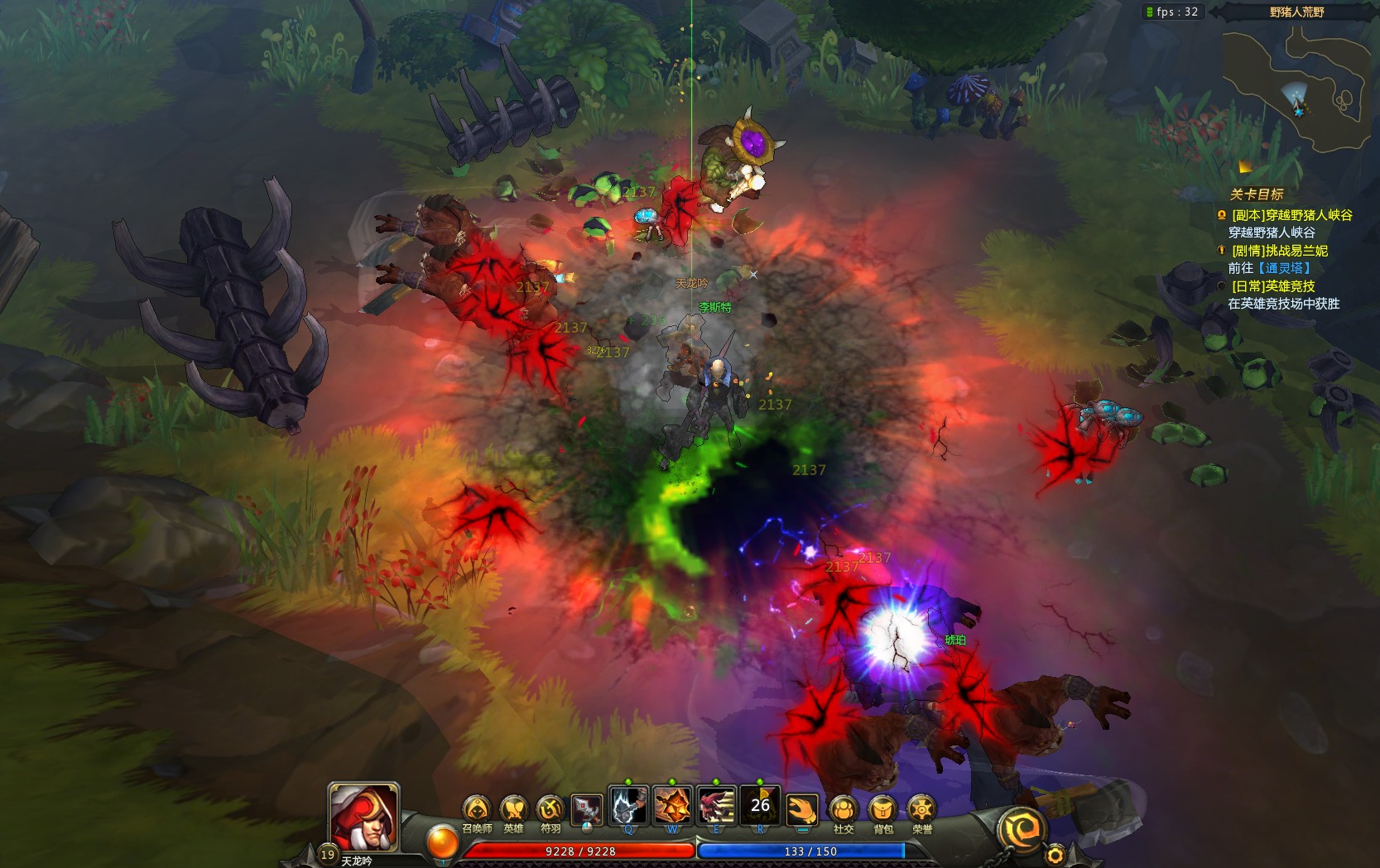Activate the Q lightning gauntlet skill
Image resolution: width=1380 pixels, height=868 pixels.
[628, 806]
